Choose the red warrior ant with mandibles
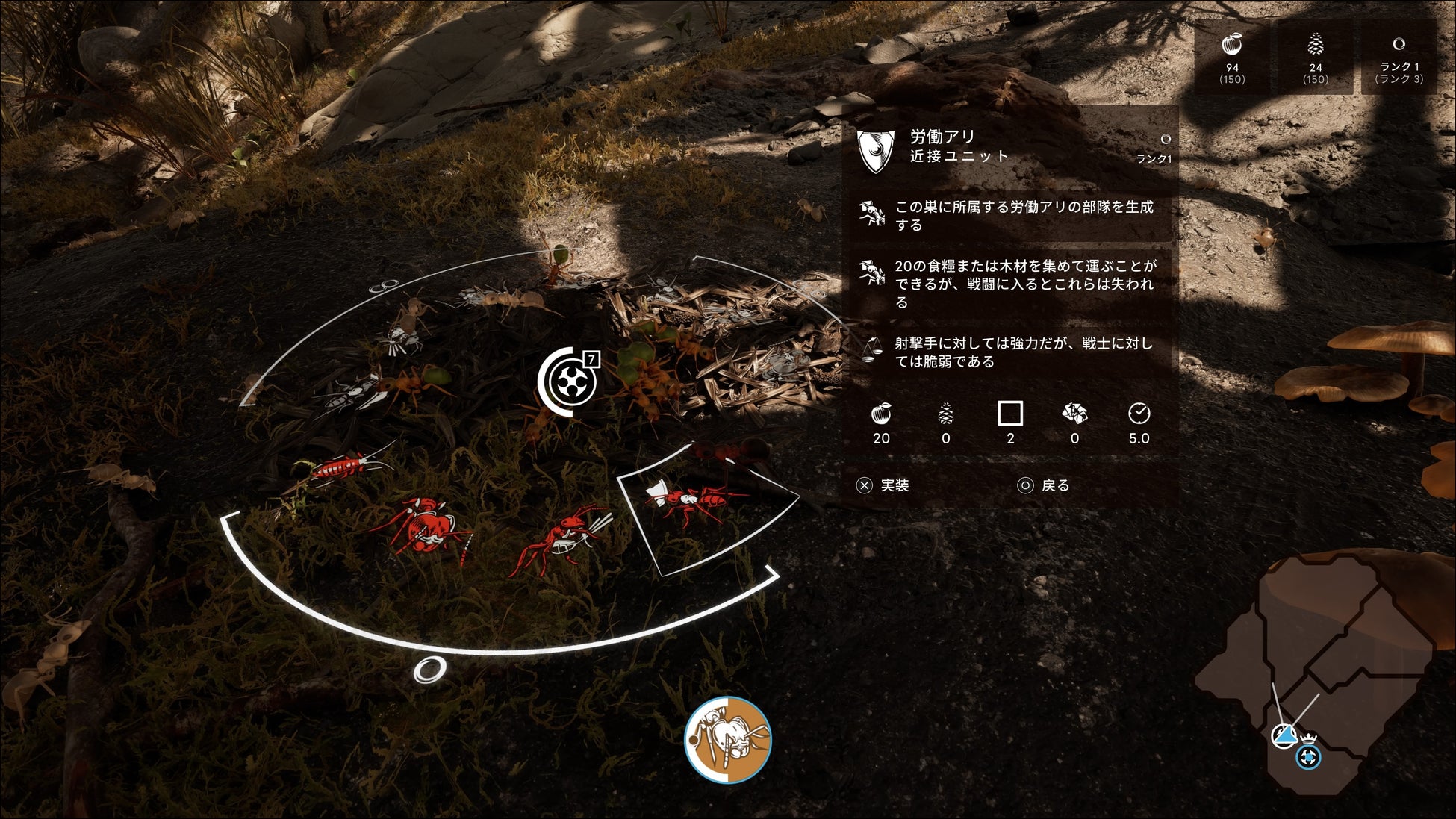 point(561,539)
